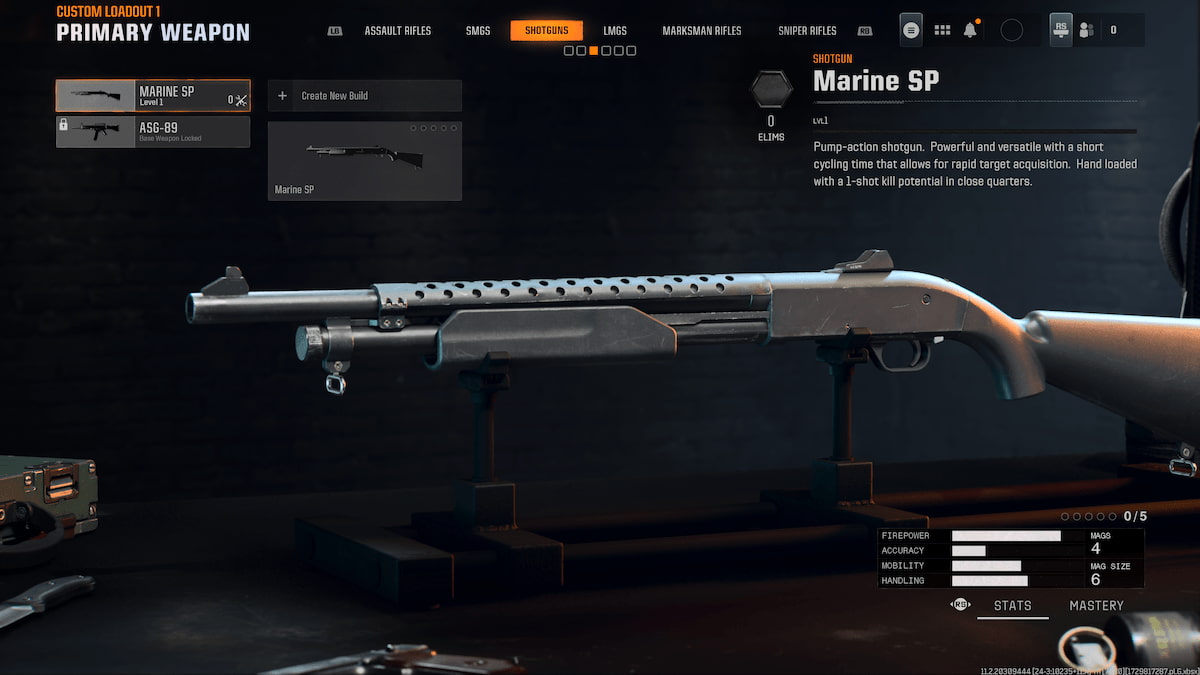The height and width of the screenshot is (675, 1200).
Task: Switch to the Mastery tab
Action: pos(1096,605)
